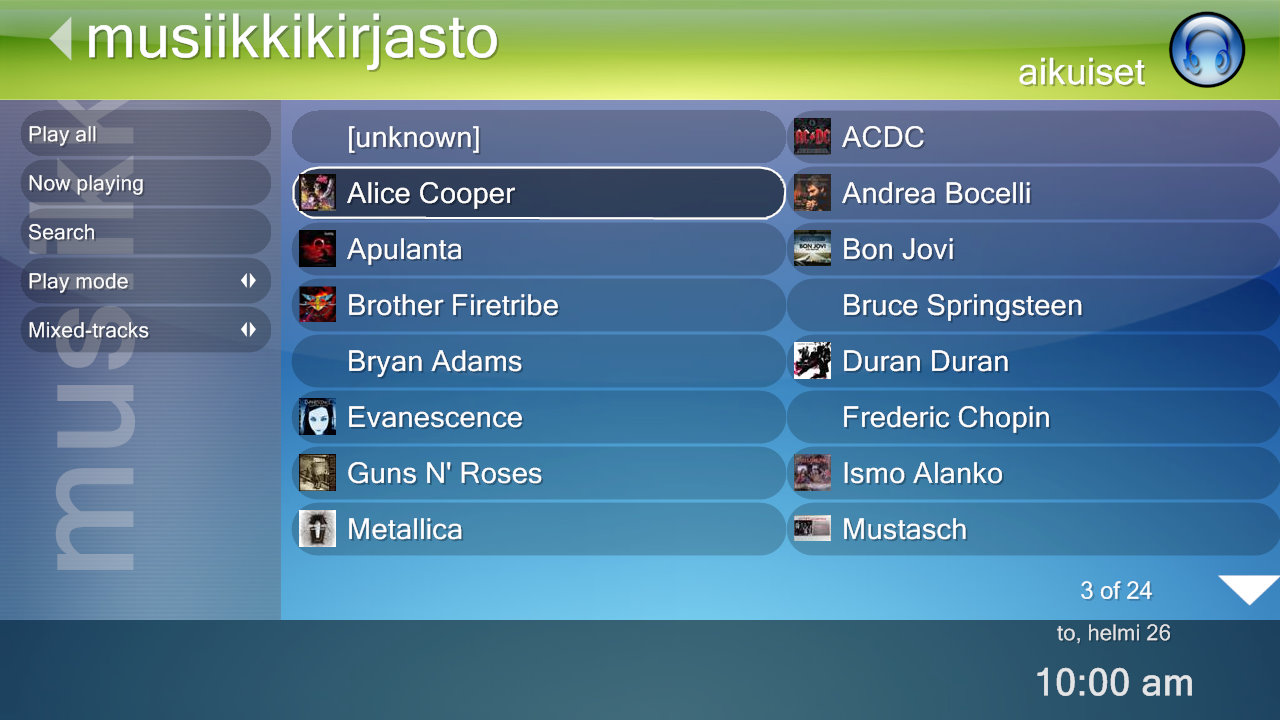Click the blue headphones icon

pos(1207,50)
